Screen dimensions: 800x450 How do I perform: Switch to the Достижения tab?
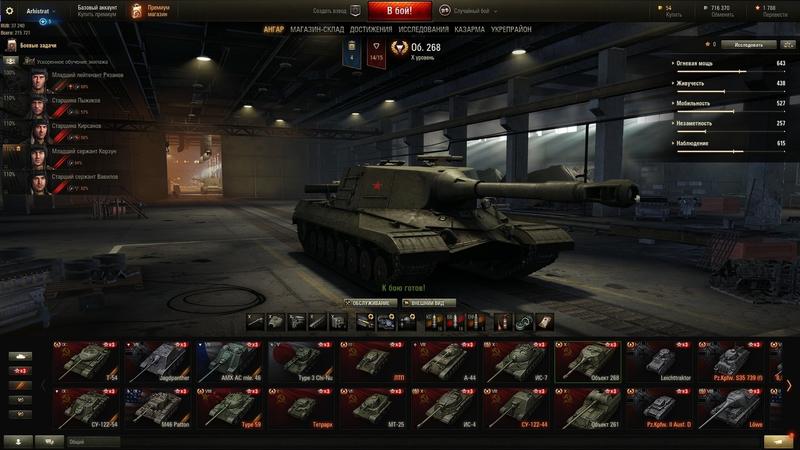[371, 30]
